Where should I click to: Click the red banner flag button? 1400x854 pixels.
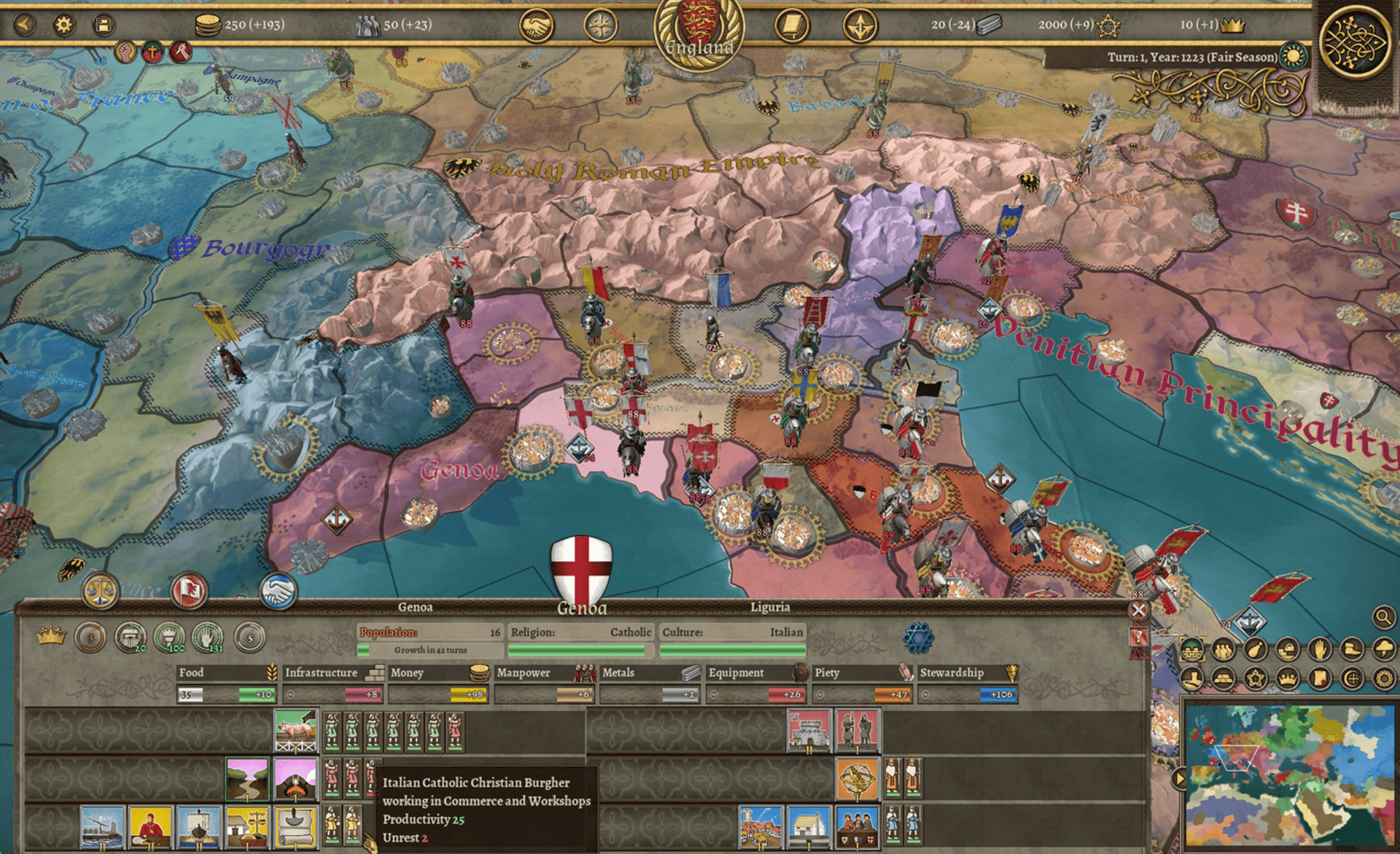(x=189, y=591)
